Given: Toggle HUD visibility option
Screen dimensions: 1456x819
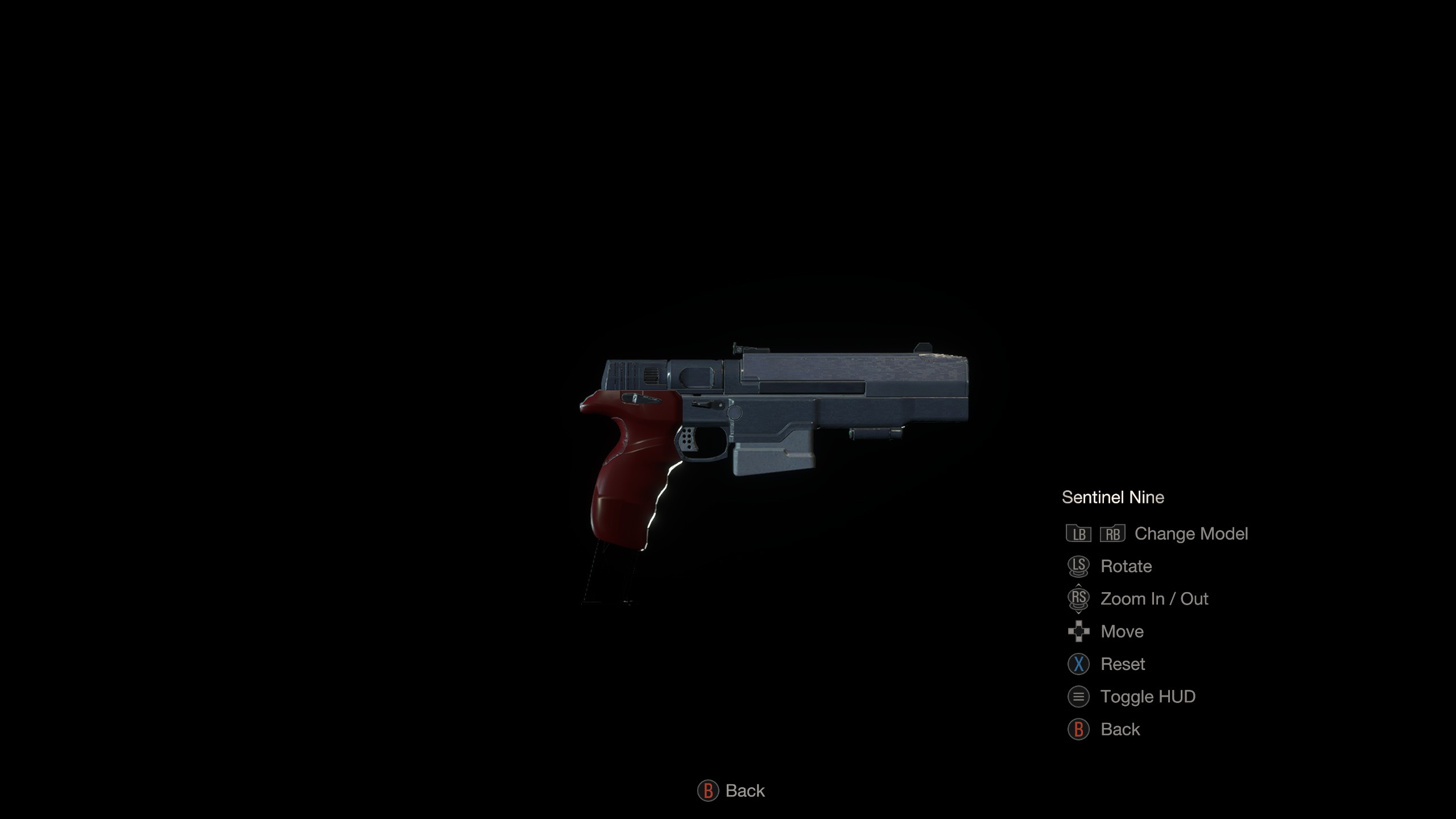Looking at the screenshot, I should tap(1147, 697).
